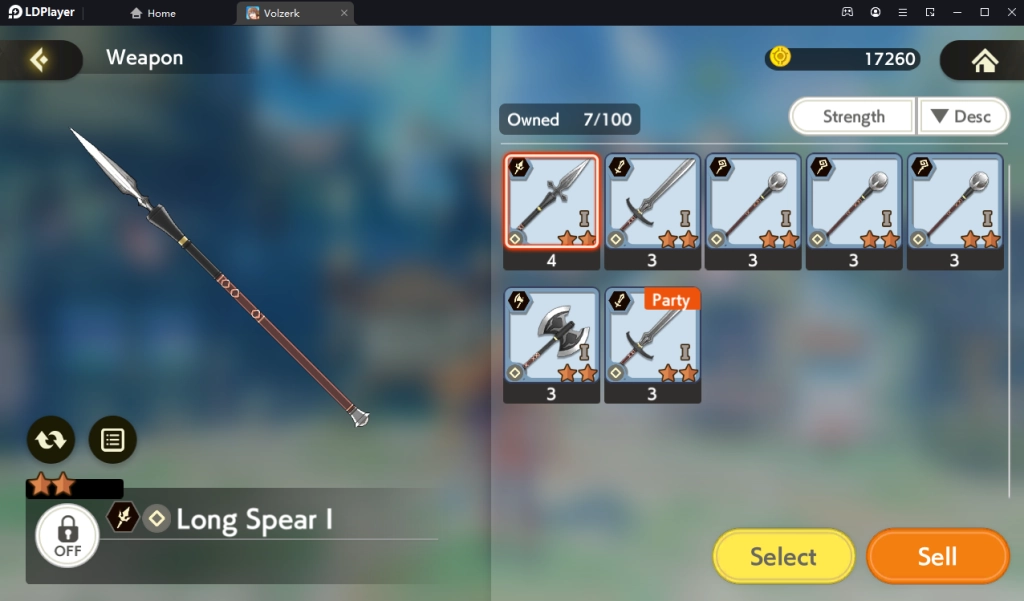1024x601 pixels.
Task: Tap the orange Sell button
Action: (937, 556)
